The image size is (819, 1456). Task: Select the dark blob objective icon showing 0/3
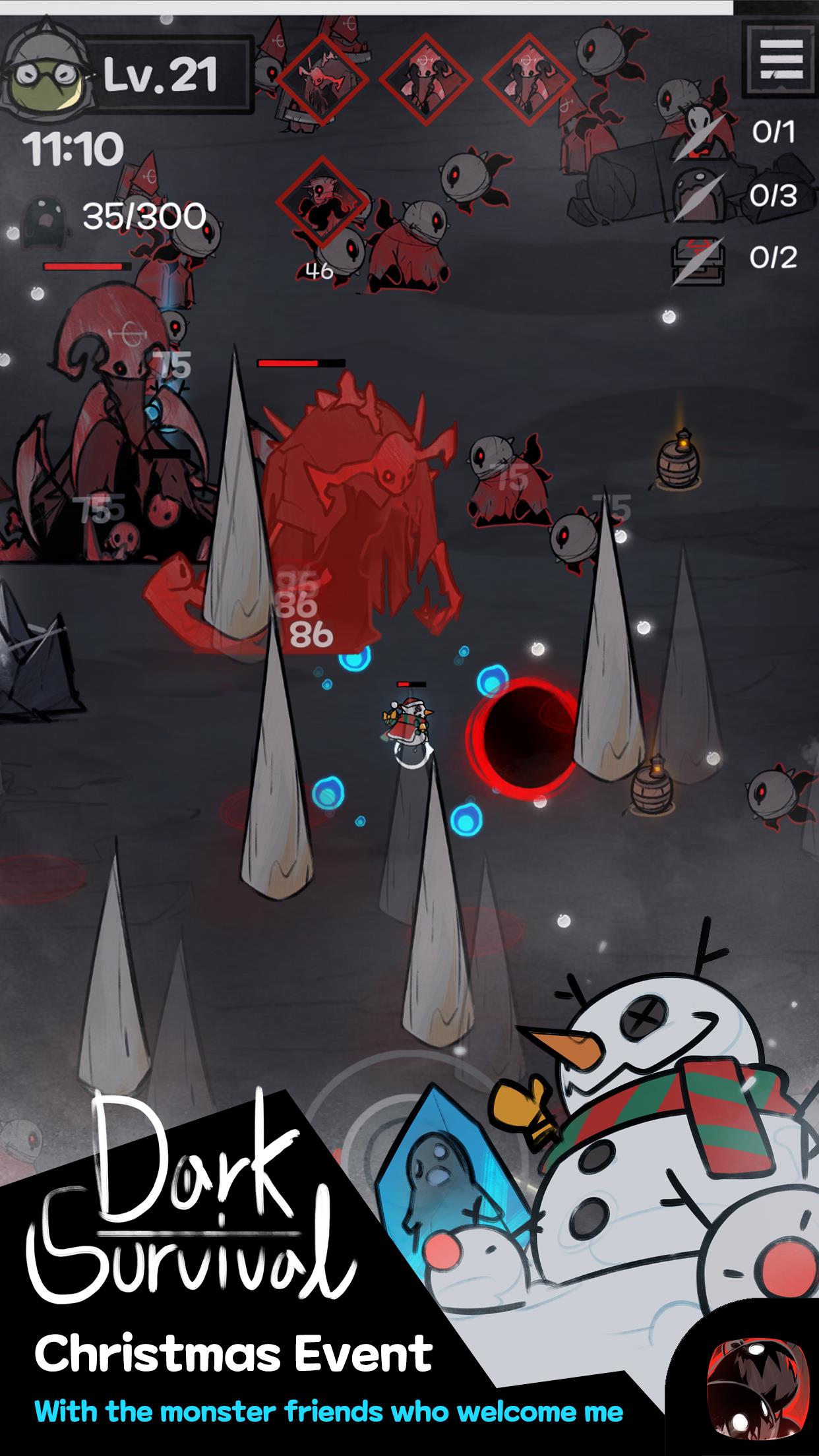697,196
